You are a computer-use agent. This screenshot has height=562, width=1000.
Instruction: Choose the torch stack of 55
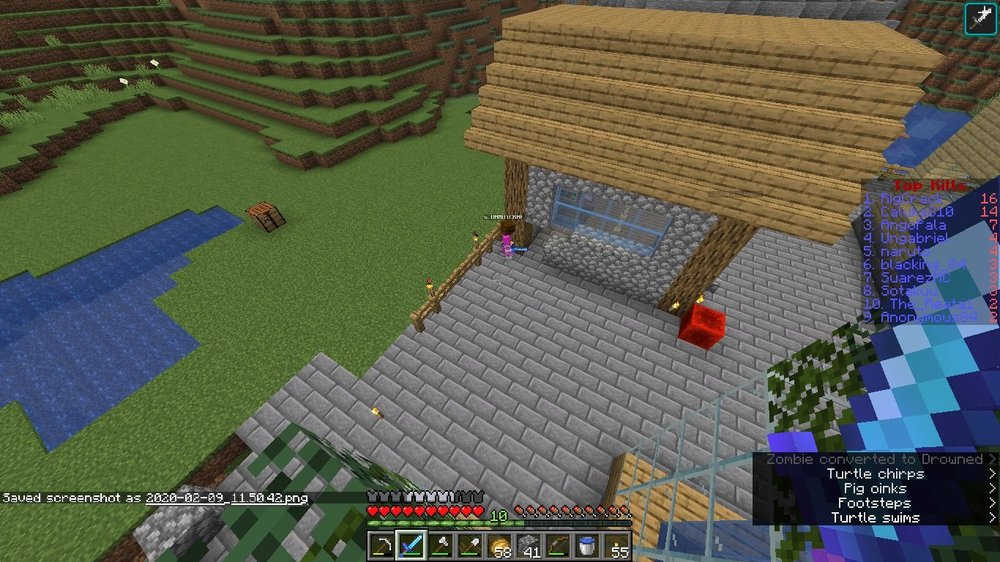tap(616, 545)
